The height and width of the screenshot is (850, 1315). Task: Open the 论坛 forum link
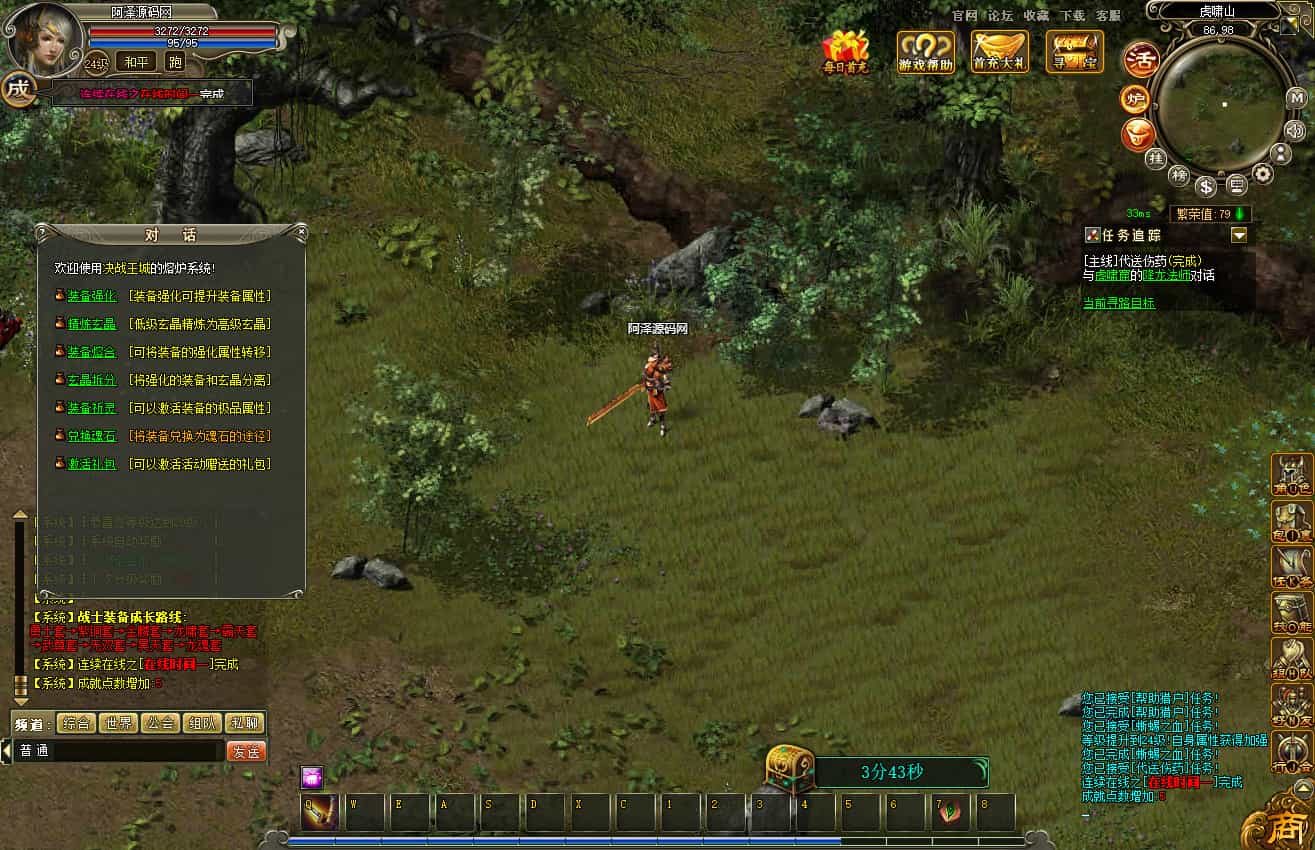coord(1000,16)
